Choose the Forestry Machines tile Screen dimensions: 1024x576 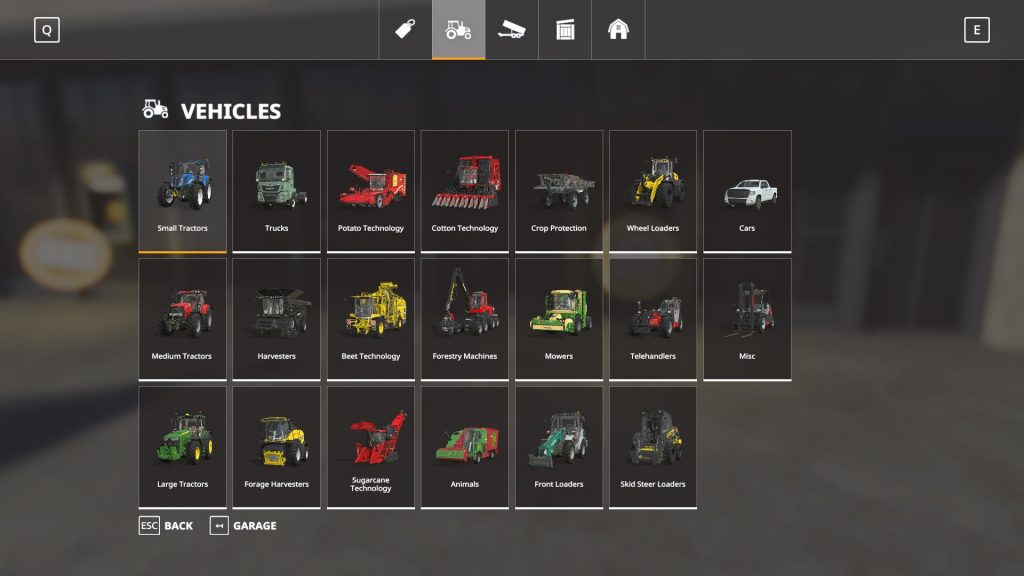[x=465, y=318]
